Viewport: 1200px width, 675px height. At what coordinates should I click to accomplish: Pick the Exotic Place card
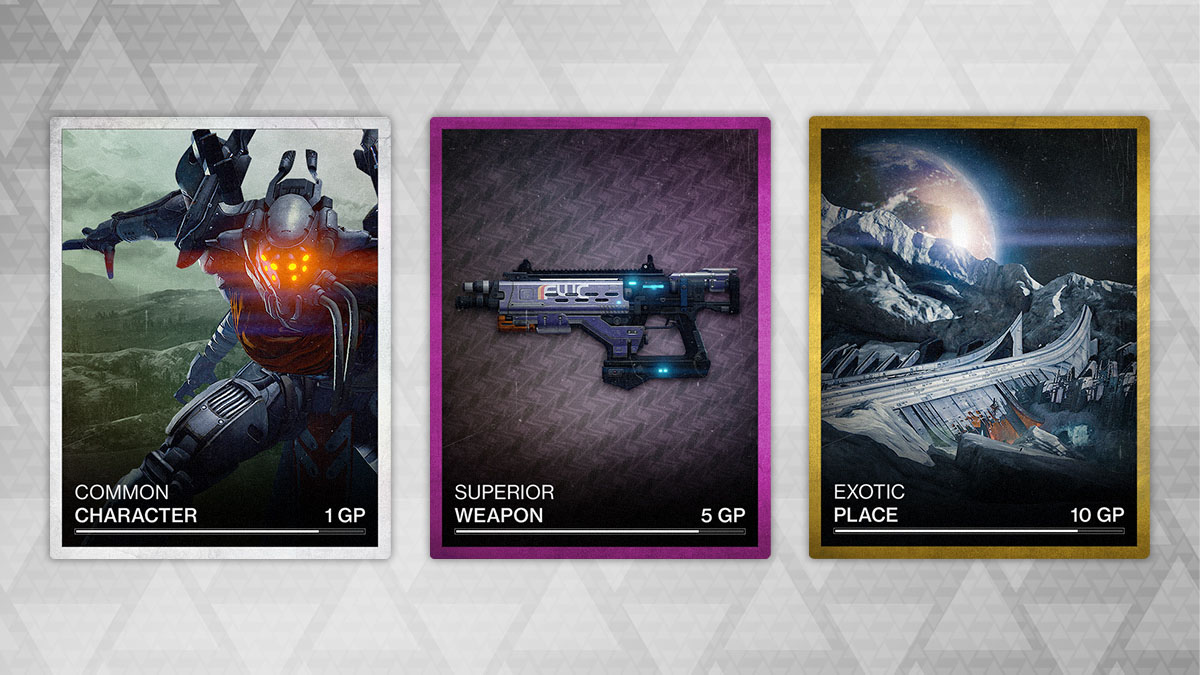click(x=979, y=337)
